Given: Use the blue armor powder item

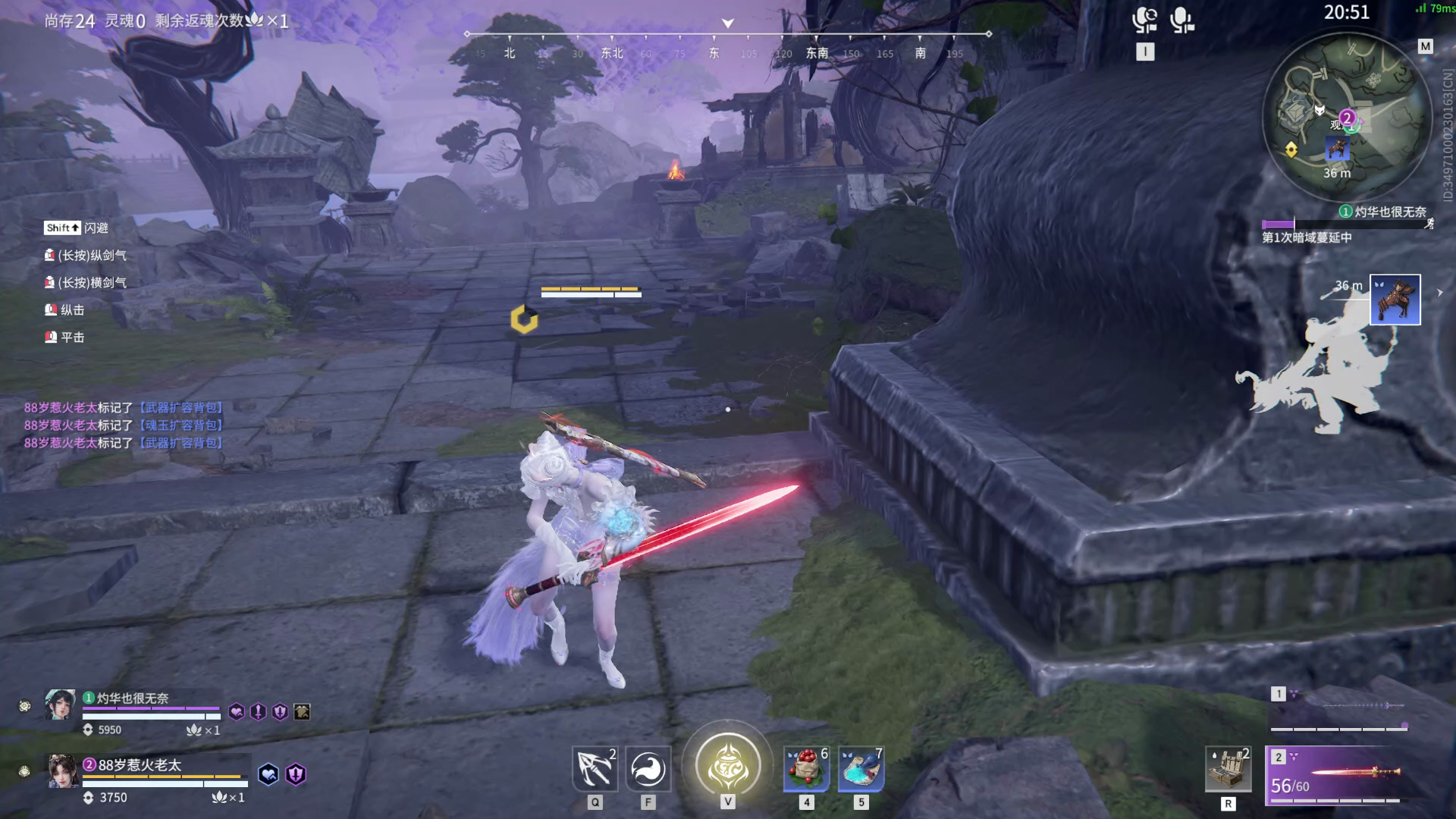Looking at the screenshot, I should 861,769.
